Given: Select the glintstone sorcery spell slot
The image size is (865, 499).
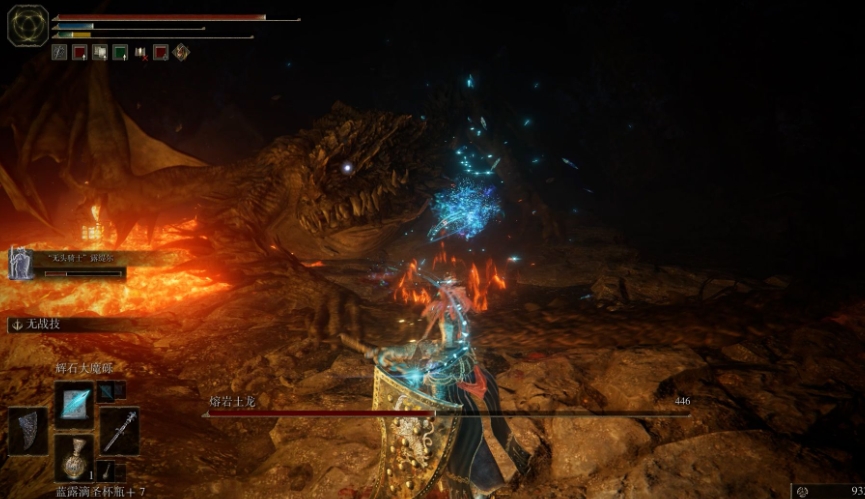Looking at the screenshot, I should click(74, 404).
